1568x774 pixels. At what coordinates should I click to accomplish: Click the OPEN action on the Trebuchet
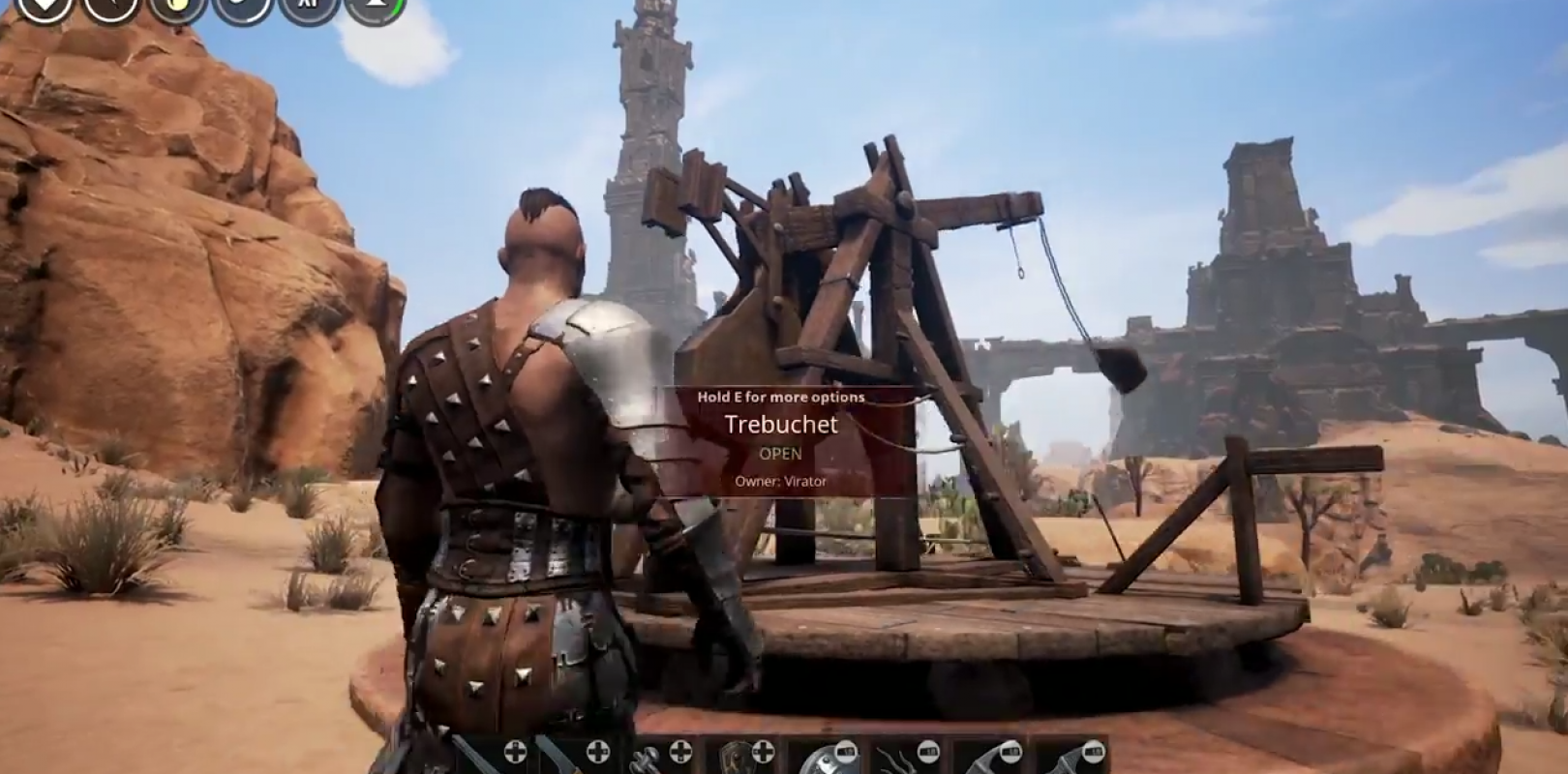click(x=782, y=452)
